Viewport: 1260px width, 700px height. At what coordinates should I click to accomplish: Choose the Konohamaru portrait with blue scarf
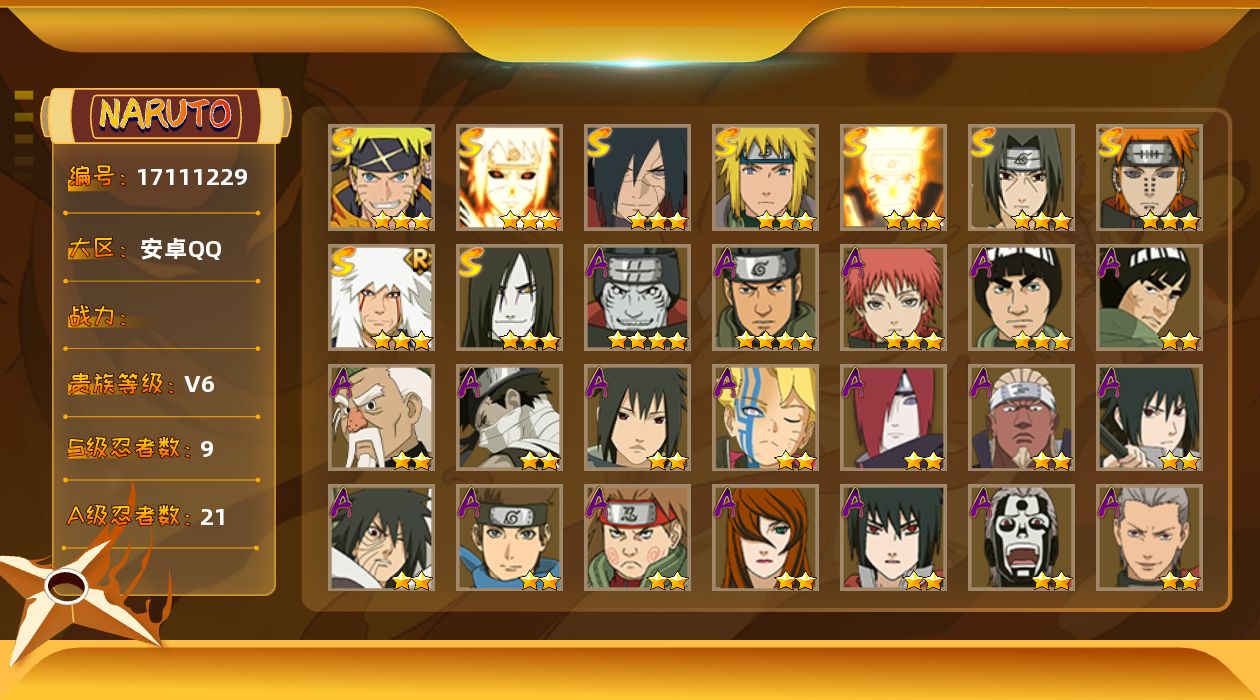tap(509, 537)
